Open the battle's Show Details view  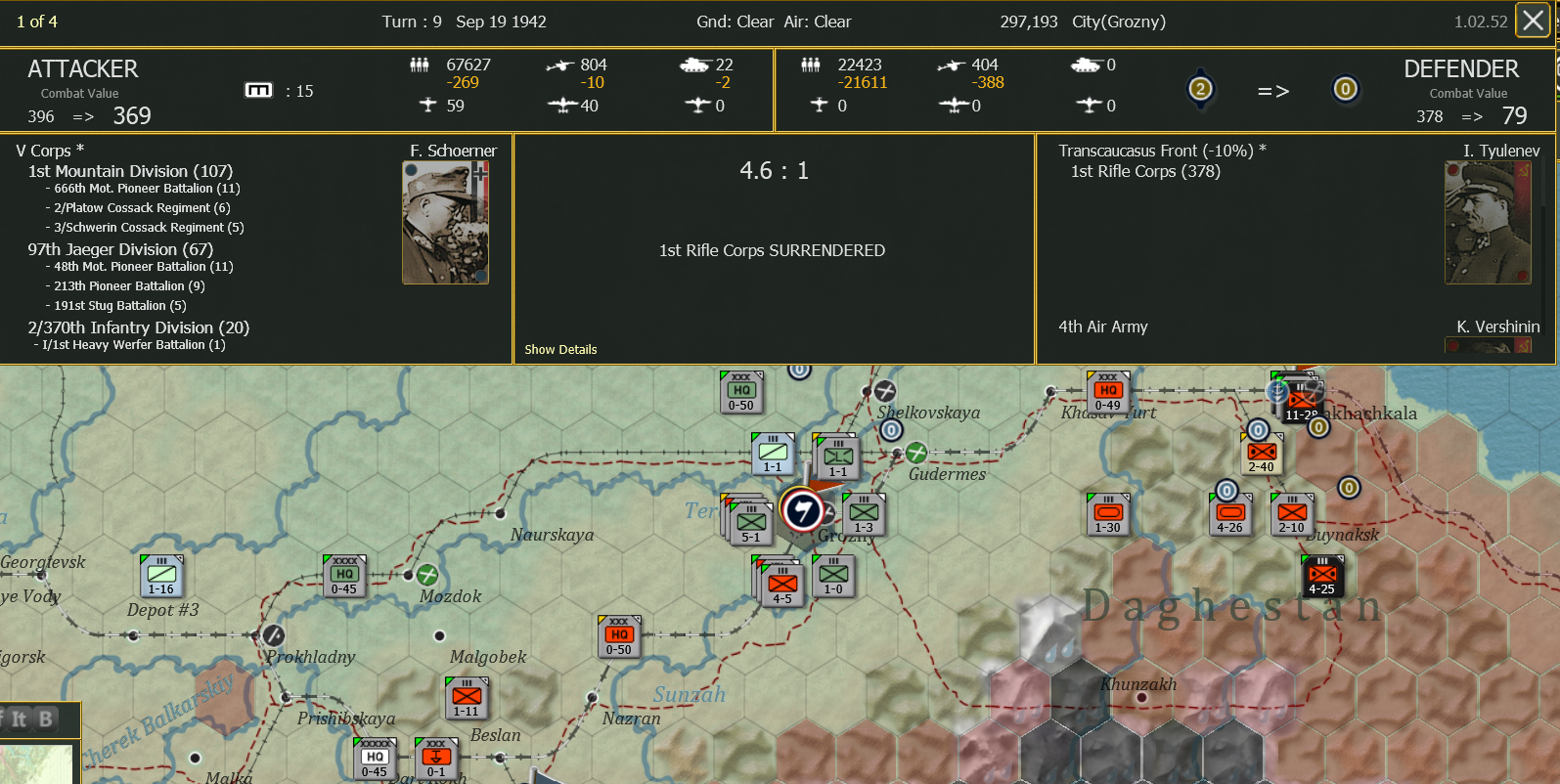pyautogui.click(x=560, y=349)
